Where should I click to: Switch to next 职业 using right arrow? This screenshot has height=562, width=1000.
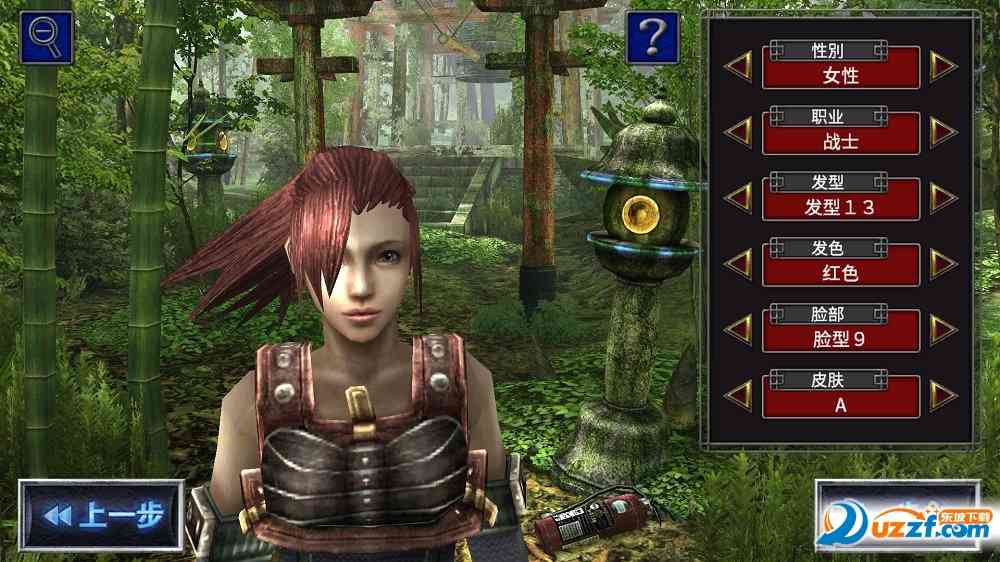tap(943, 132)
